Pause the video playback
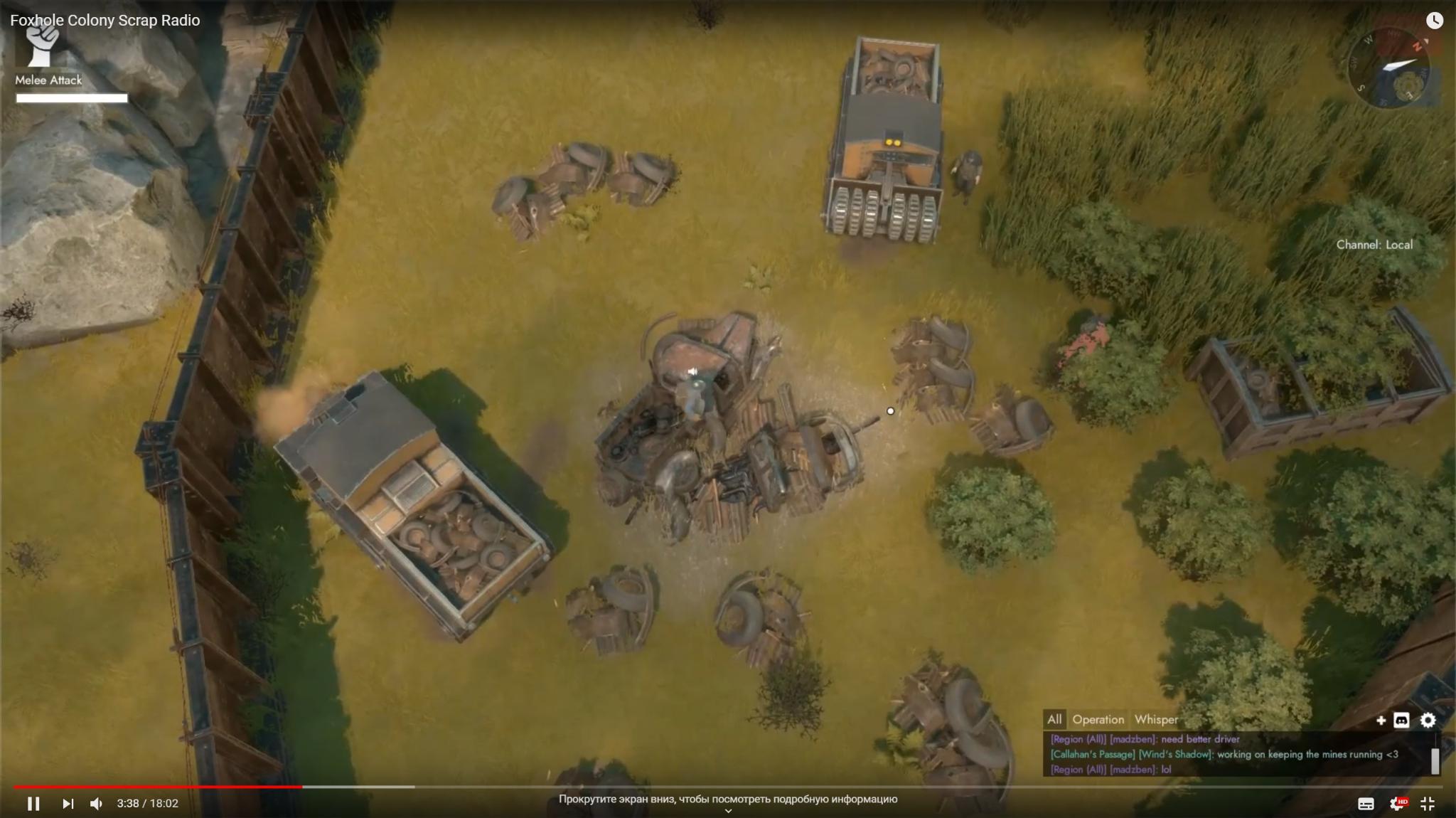Screen dimensions: 1456x818 pyautogui.click(x=33, y=804)
